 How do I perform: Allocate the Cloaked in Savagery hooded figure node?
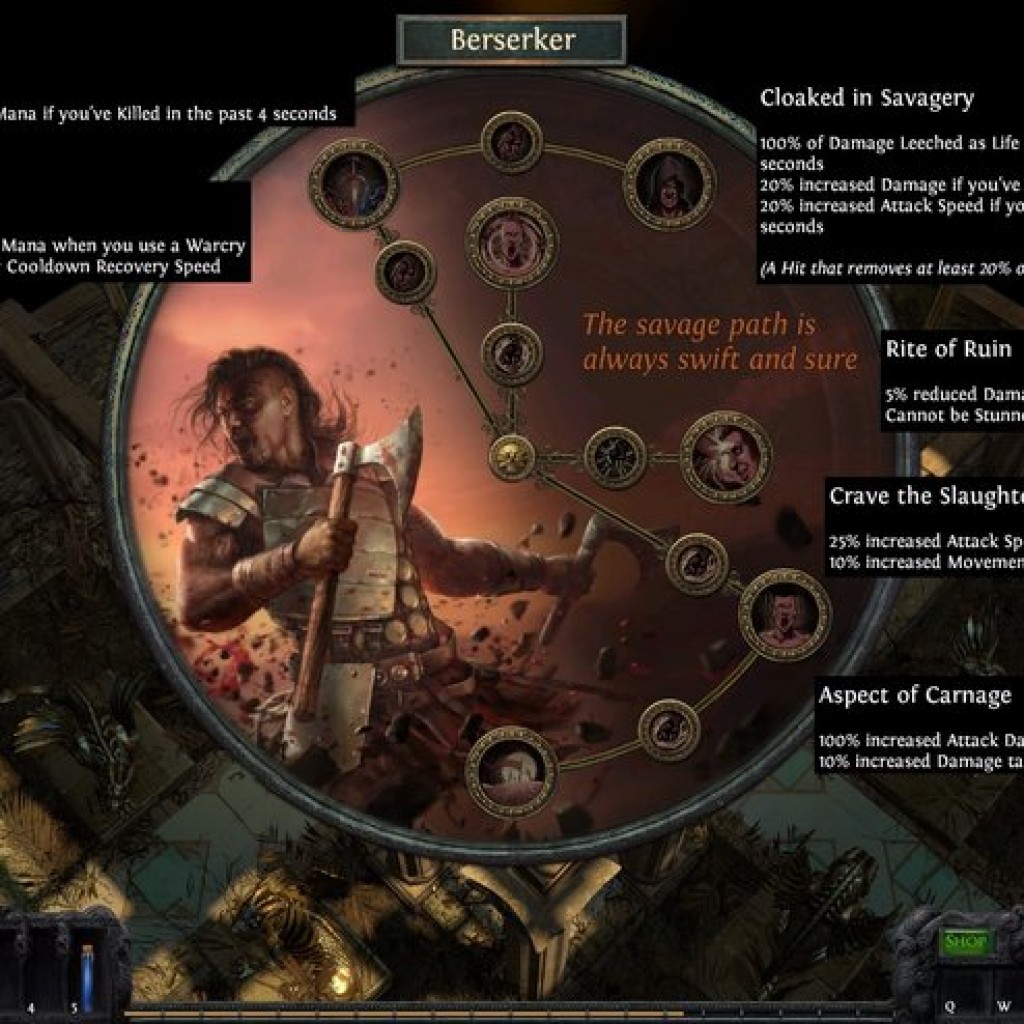tap(669, 184)
